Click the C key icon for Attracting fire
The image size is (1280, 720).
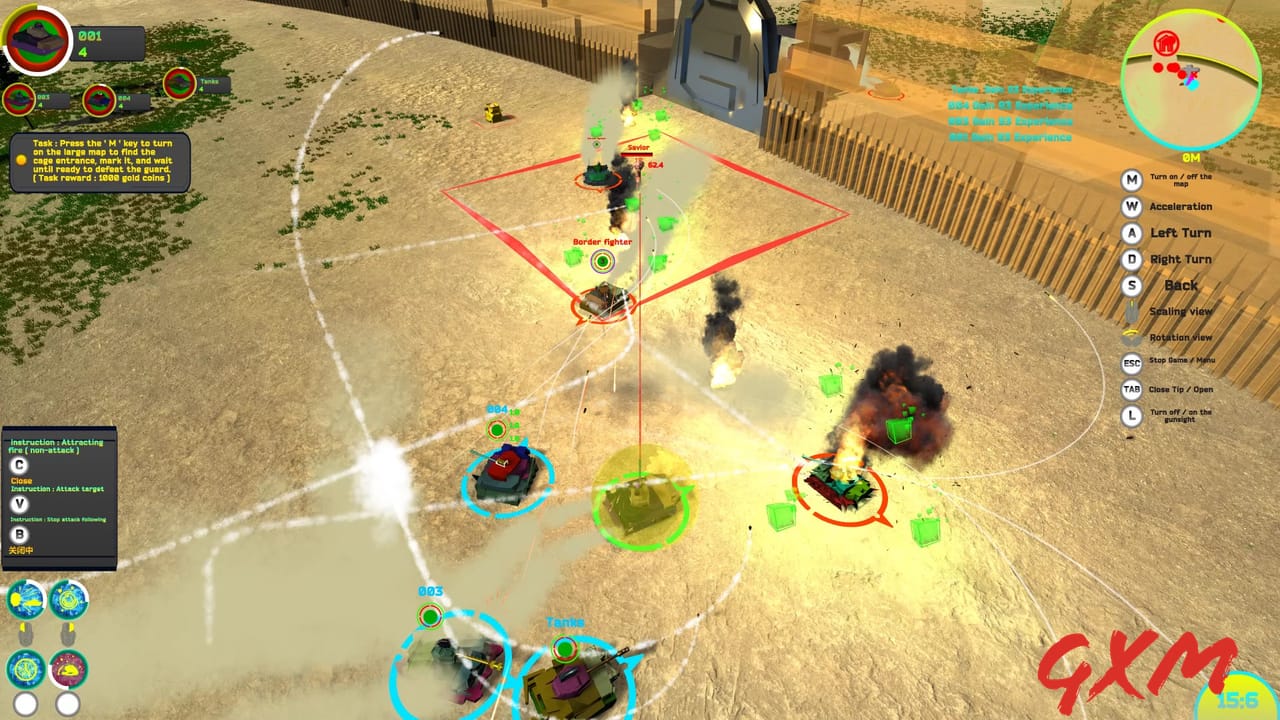(18, 465)
